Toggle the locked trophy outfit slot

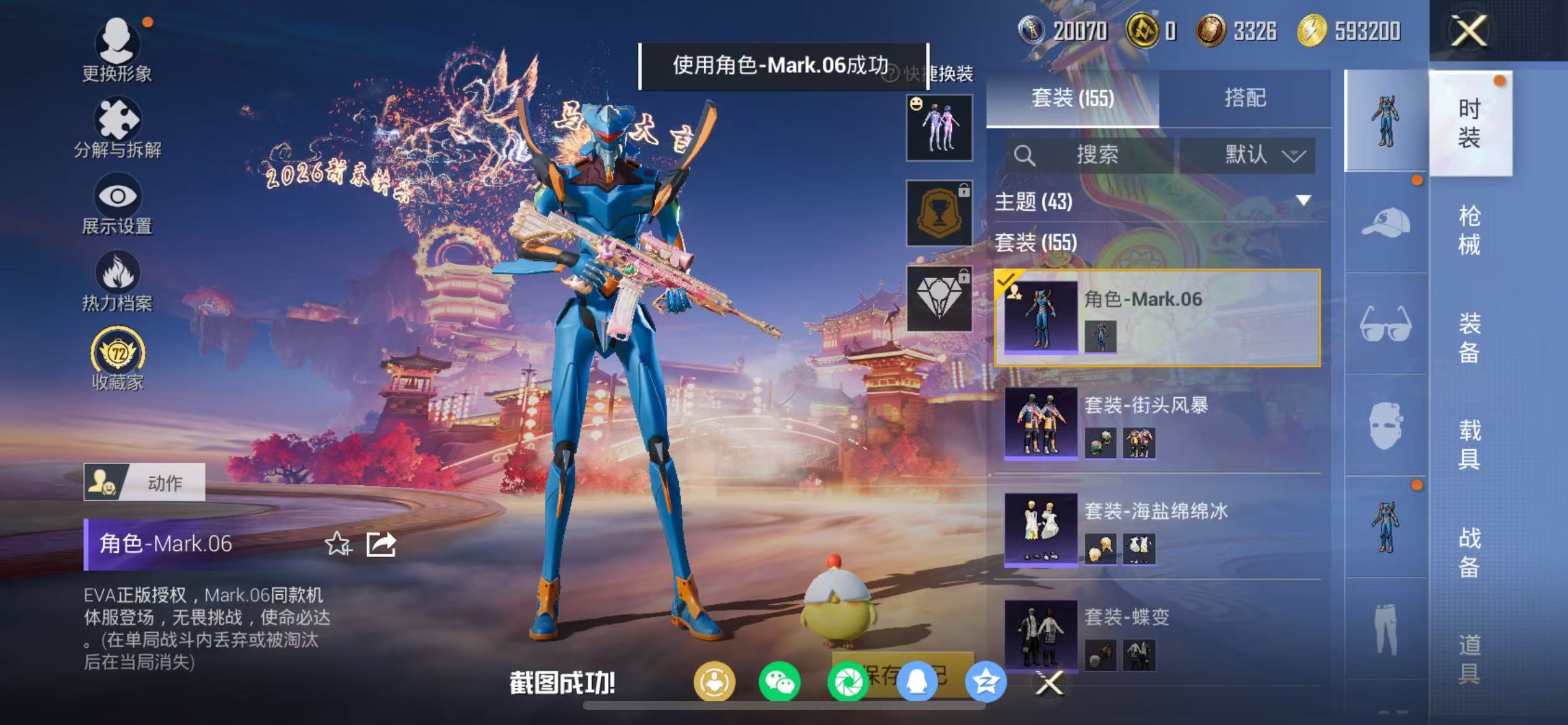pos(938,211)
